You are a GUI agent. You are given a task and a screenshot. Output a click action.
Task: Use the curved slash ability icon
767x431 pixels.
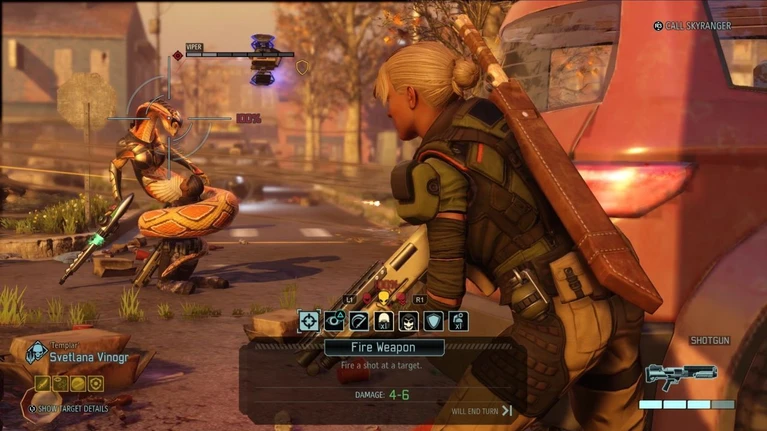(x=359, y=321)
